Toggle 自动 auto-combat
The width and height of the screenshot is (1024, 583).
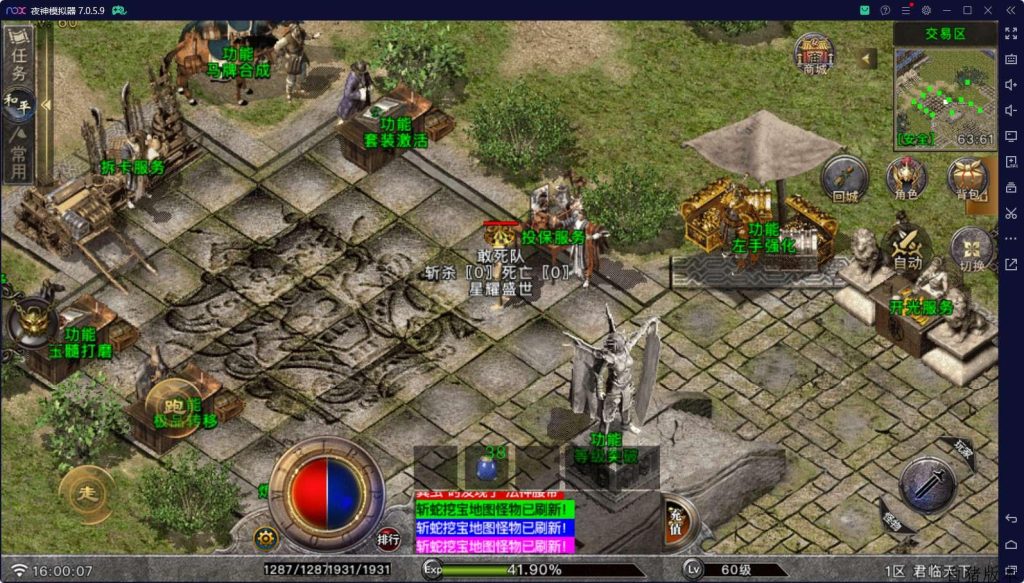907,249
